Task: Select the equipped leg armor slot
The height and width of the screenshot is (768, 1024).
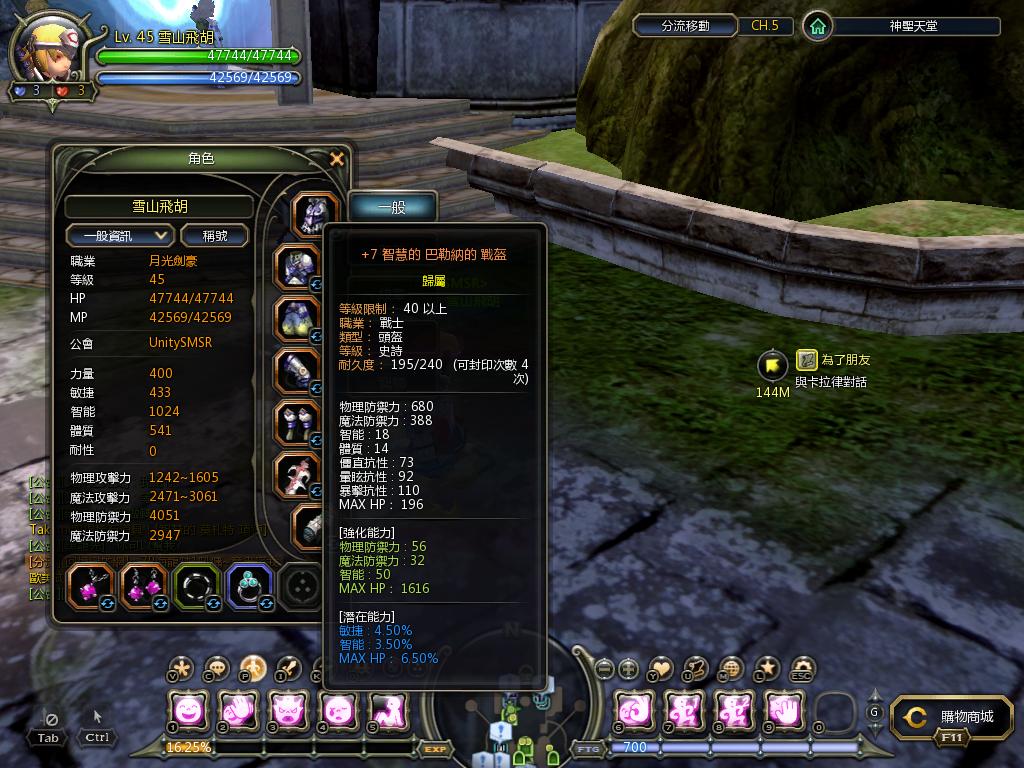Action: pyautogui.click(x=297, y=319)
